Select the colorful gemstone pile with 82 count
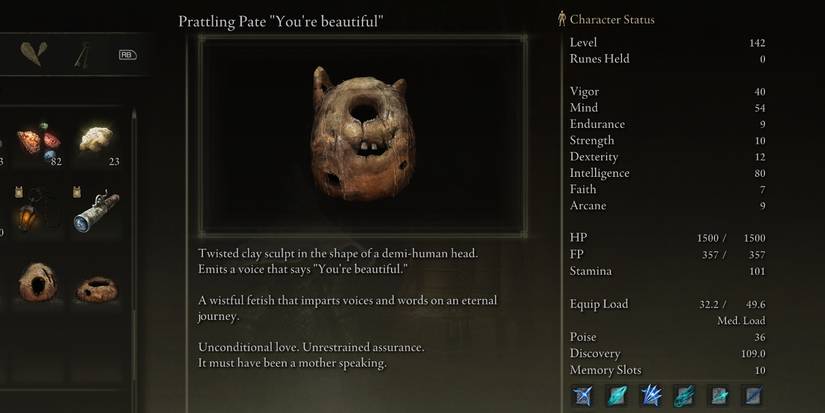Image resolution: width=825 pixels, height=413 pixels. click(38, 141)
